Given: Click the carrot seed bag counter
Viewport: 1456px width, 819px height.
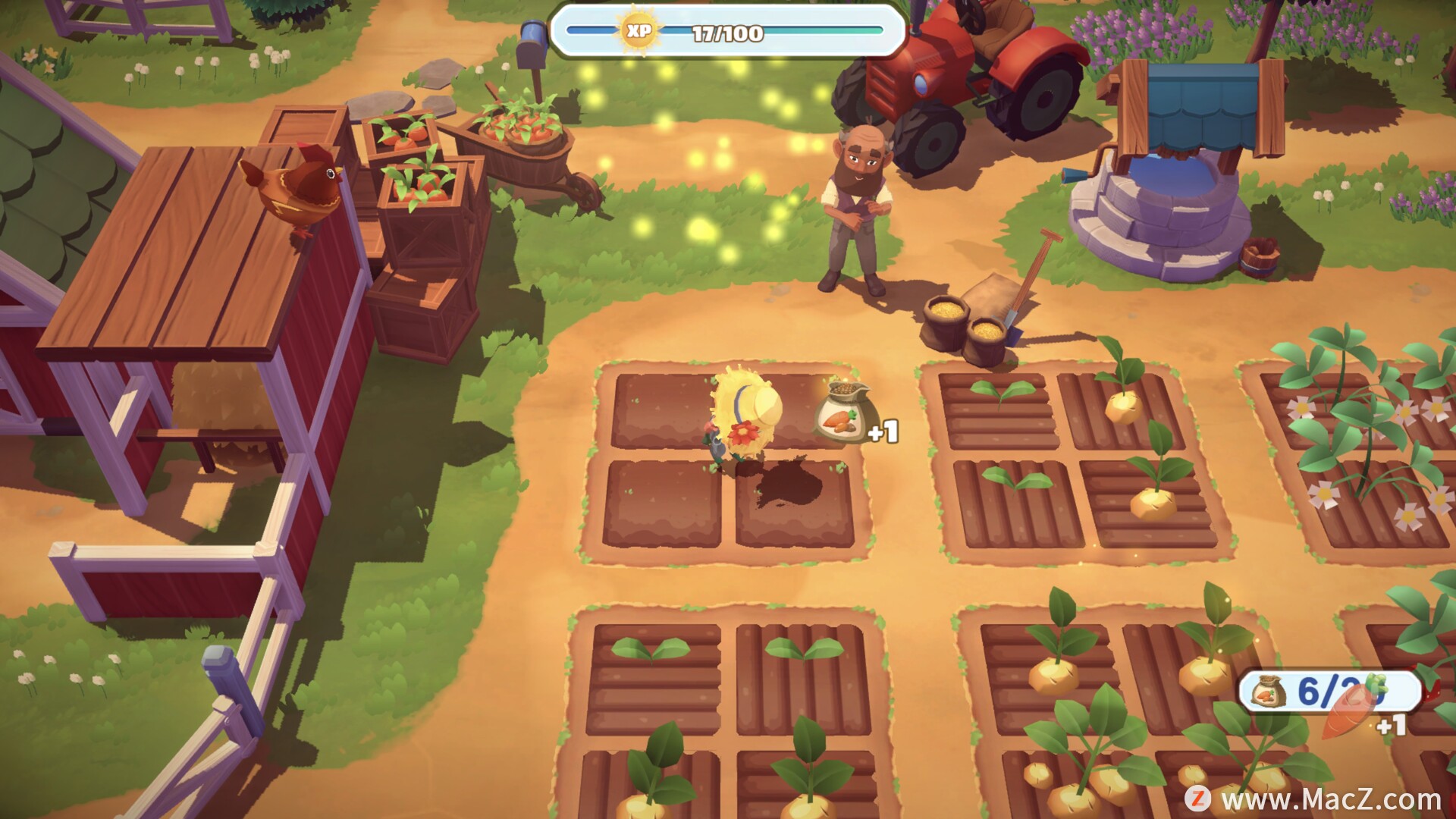Looking at the screenshot, I should click(x=1329, y=692).
